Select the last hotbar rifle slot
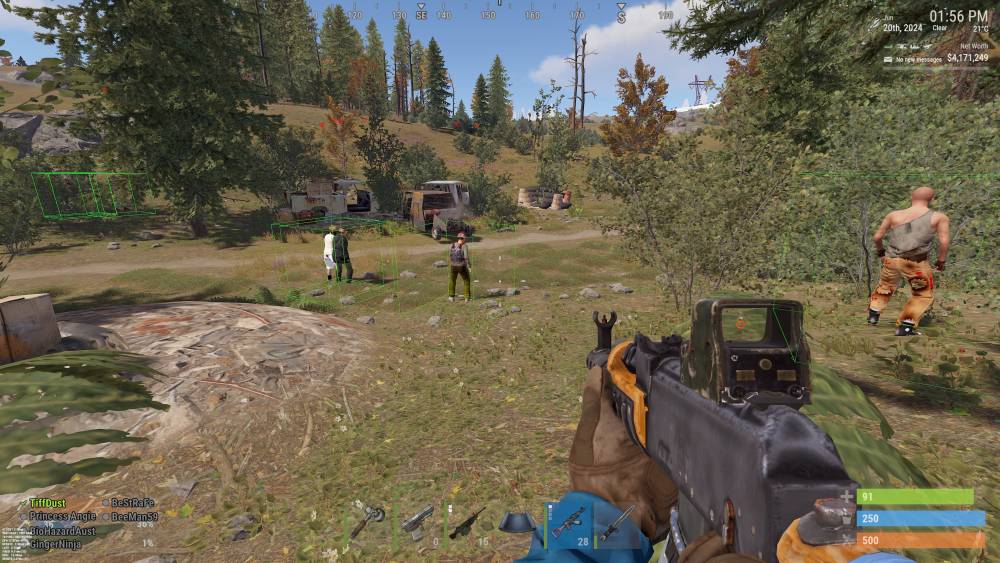Screen dimensions: 1000x563 (616, 522)
